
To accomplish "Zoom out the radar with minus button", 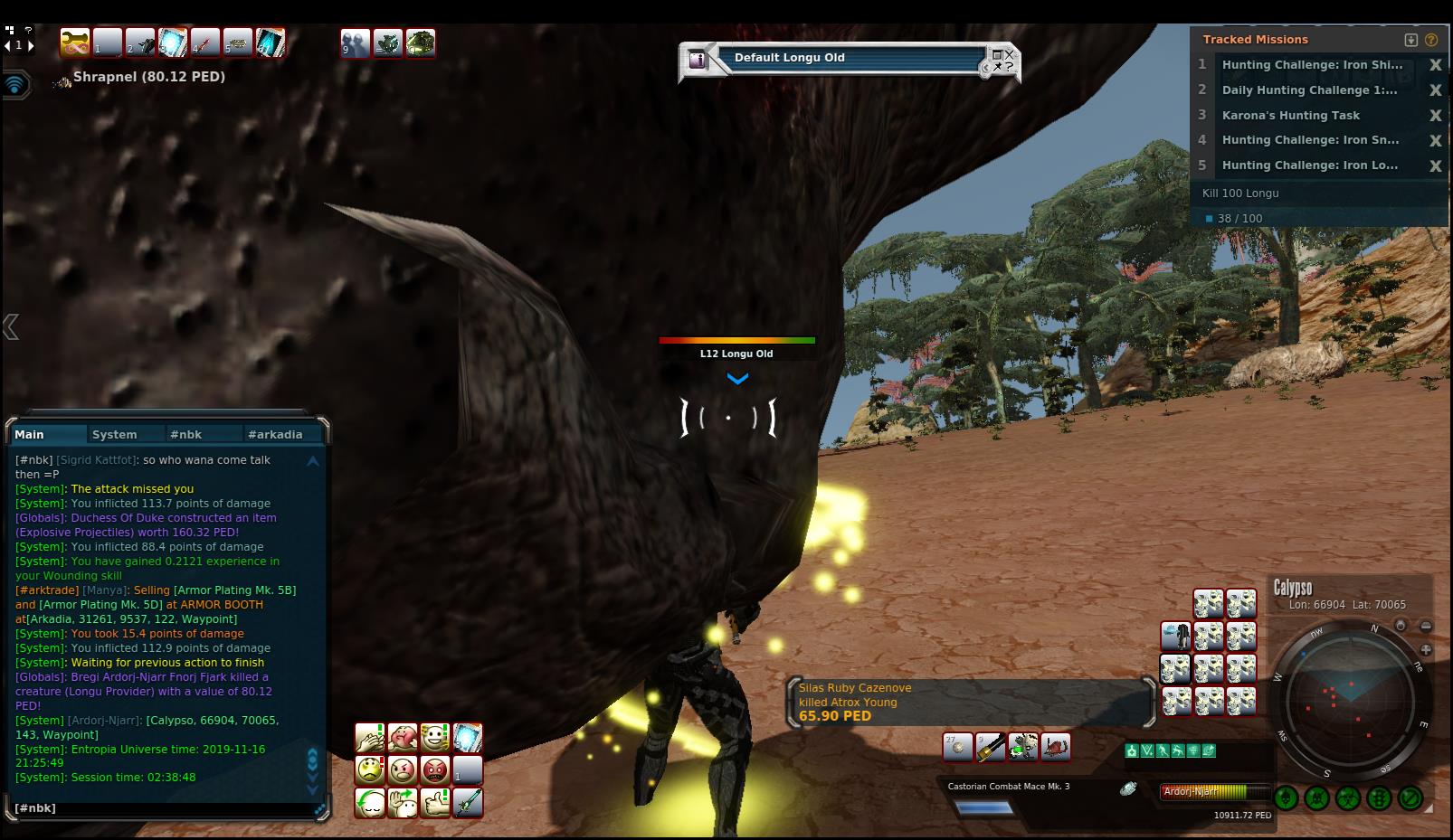I will (1426, 626).
